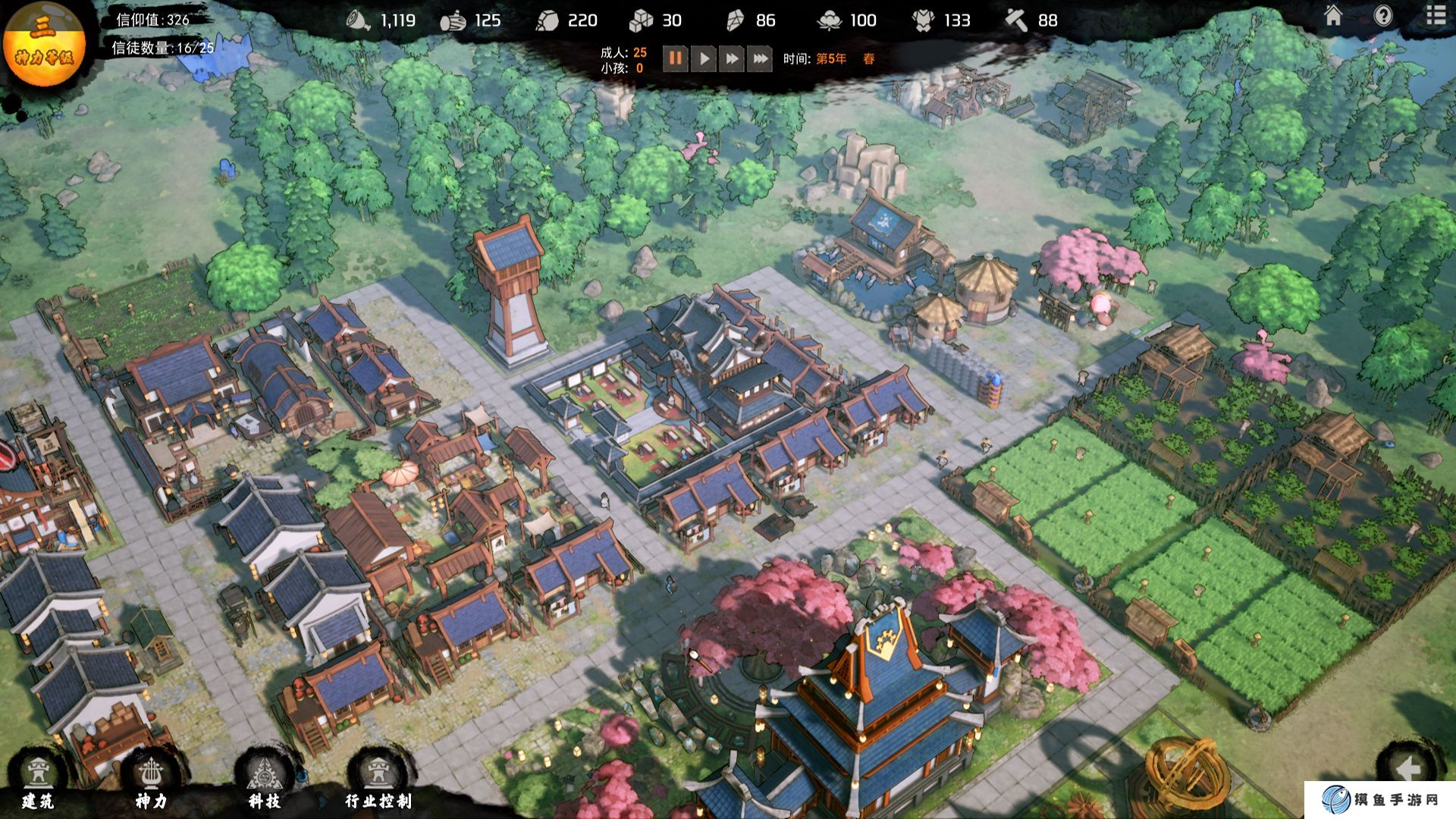The image size is (1456, 819).
Task: Click the left arrow round button
Action: (x=1407, y=769)
